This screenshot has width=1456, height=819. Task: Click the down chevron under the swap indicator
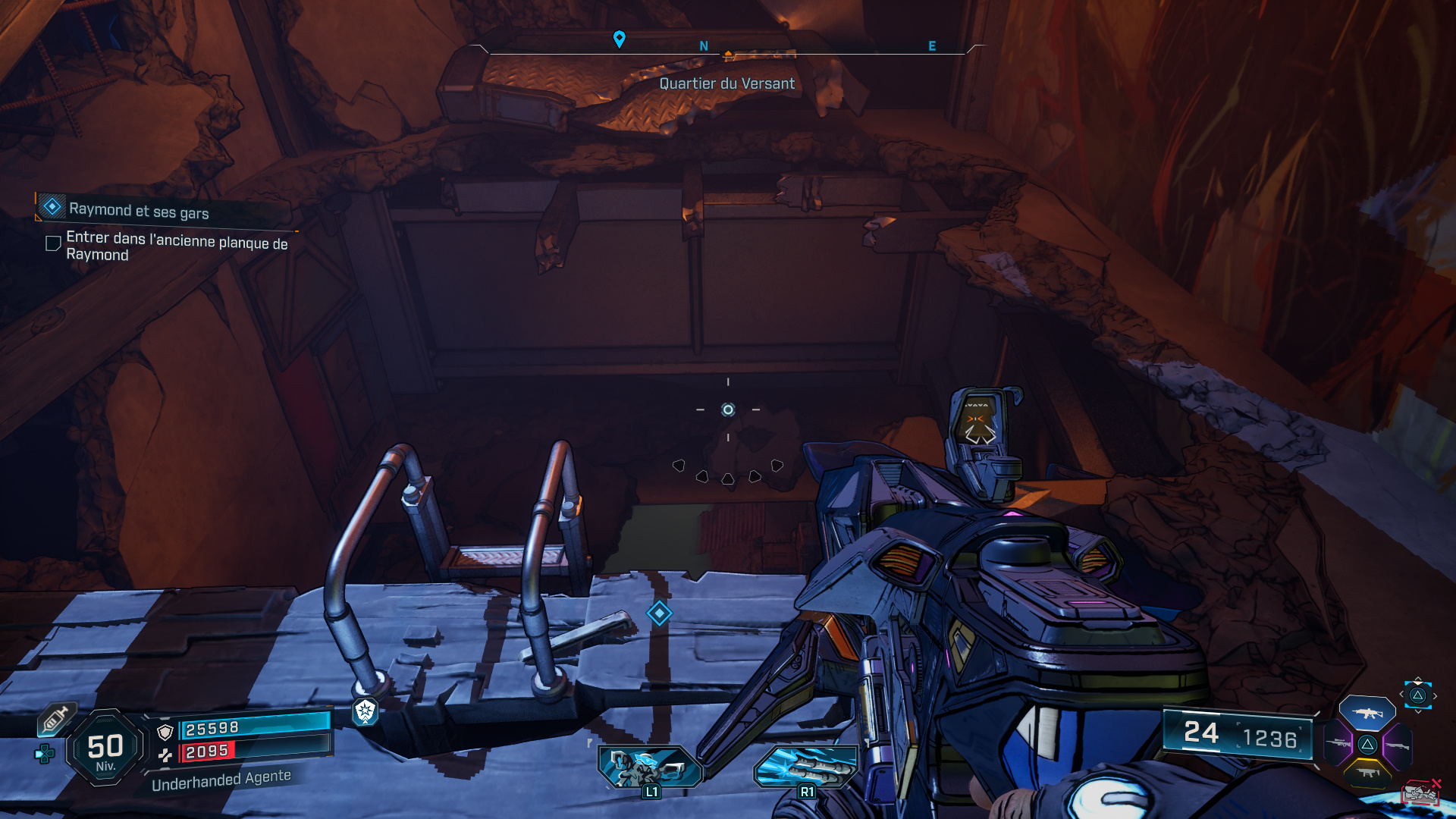(x=1418, y=711)
